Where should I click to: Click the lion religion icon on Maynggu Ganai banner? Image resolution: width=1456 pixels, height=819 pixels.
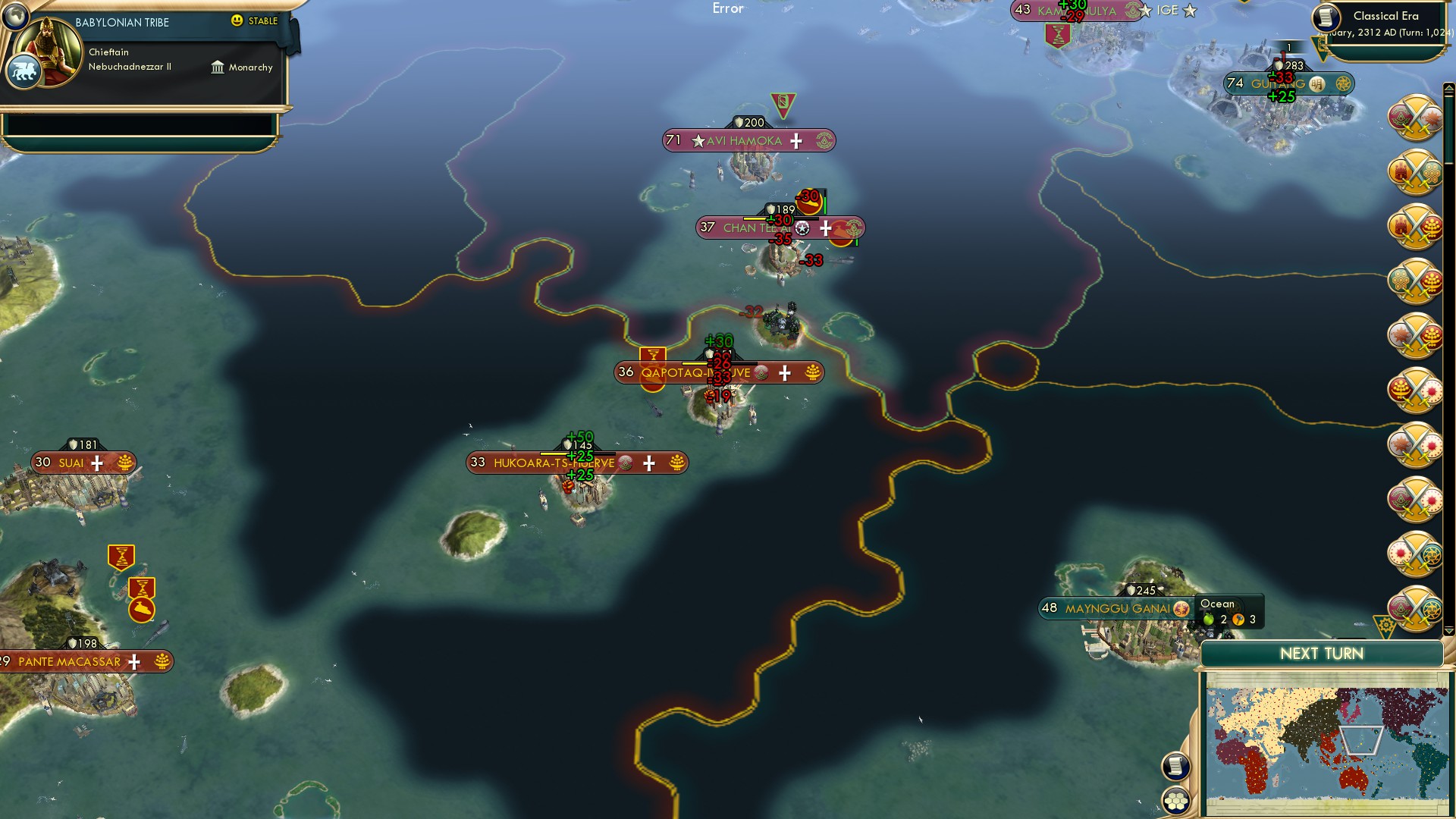click(1181, 608)
